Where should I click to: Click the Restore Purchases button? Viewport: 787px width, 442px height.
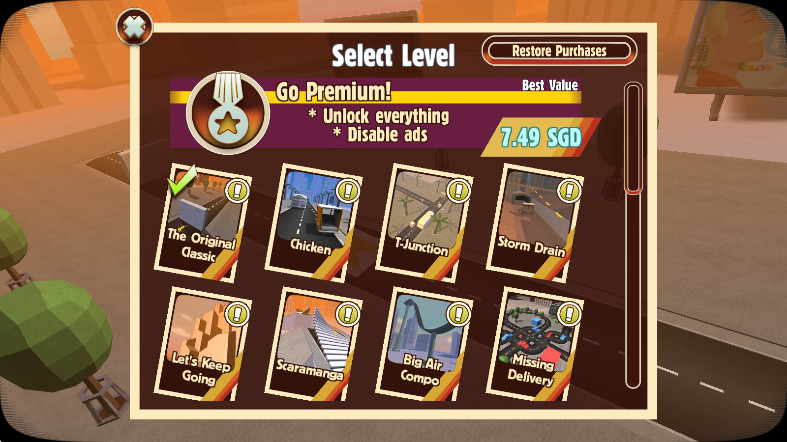coord(558,51)
